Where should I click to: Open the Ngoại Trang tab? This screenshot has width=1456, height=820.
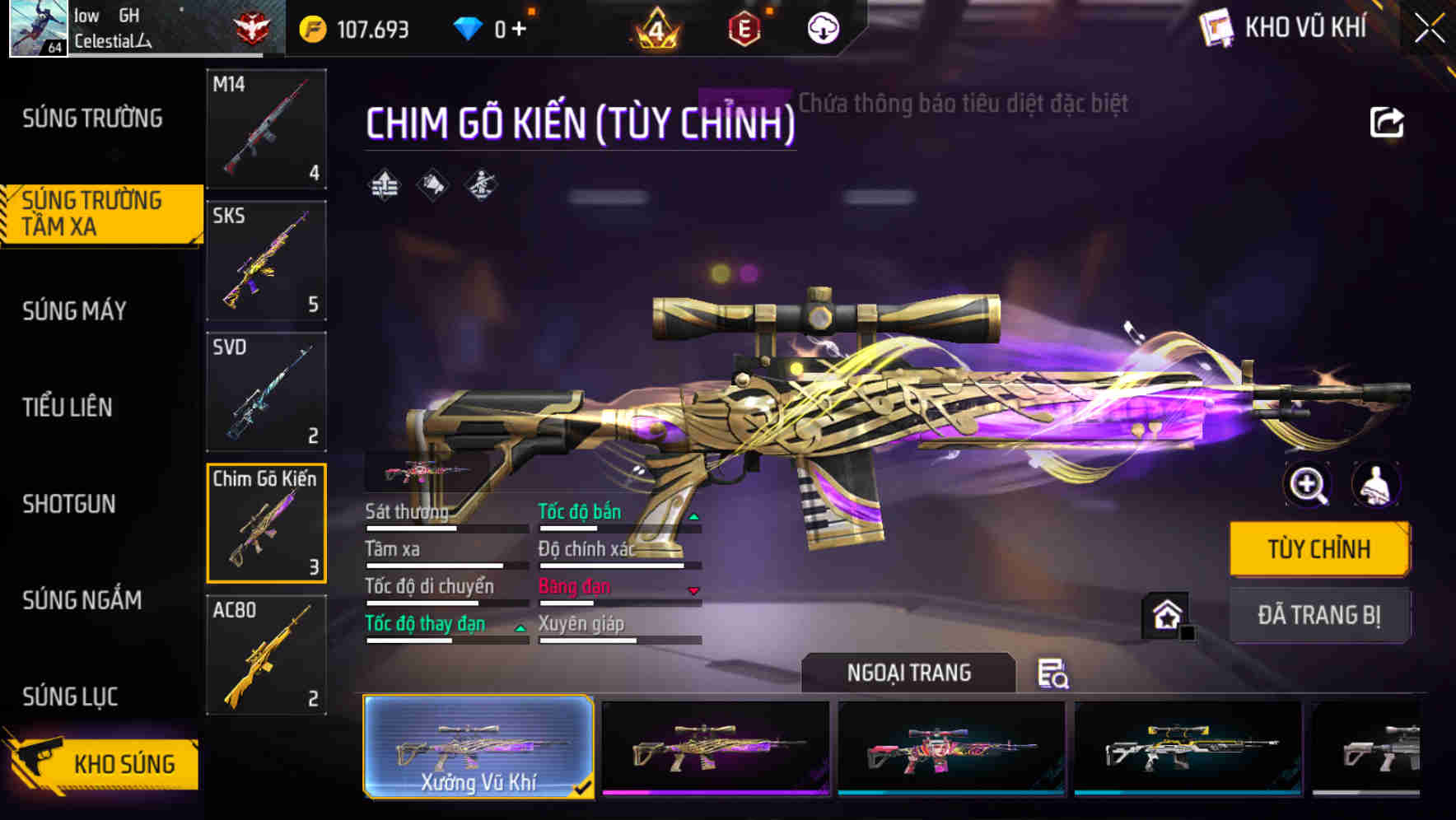(x=910, y=672)
